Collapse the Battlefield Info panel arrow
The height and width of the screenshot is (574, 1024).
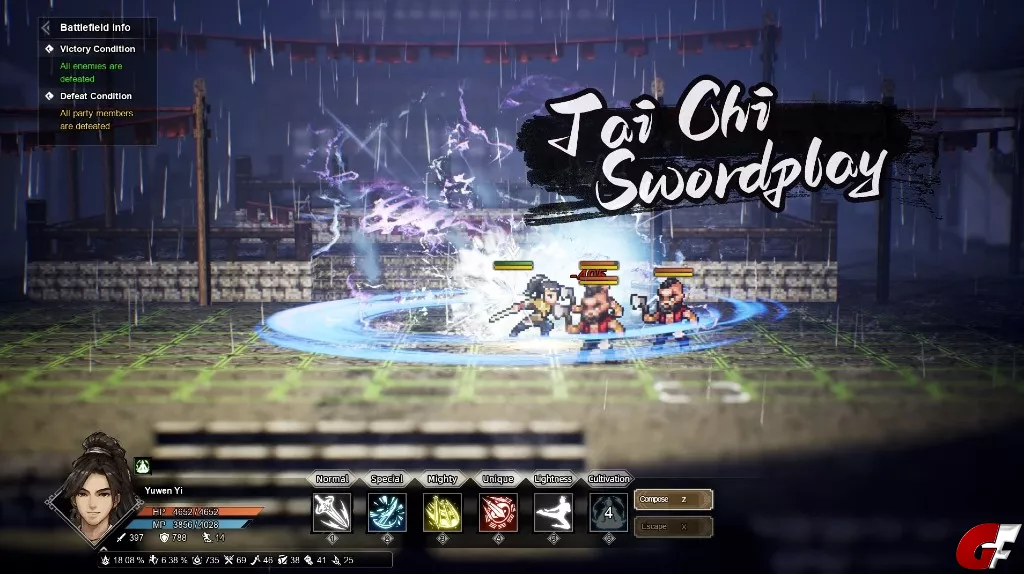46,28
